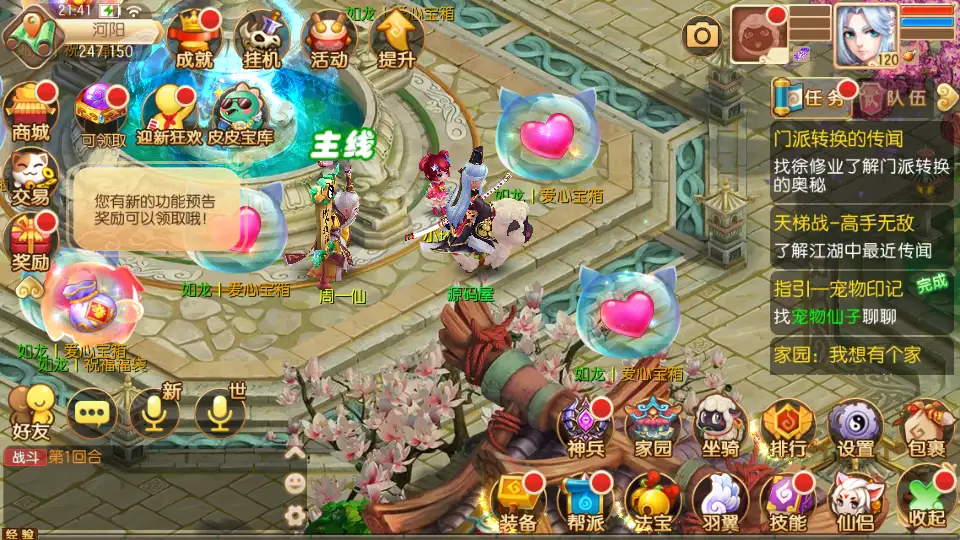960x540 pixels.
Task: Open the 好友 friends list
Action: click(30, 411)
